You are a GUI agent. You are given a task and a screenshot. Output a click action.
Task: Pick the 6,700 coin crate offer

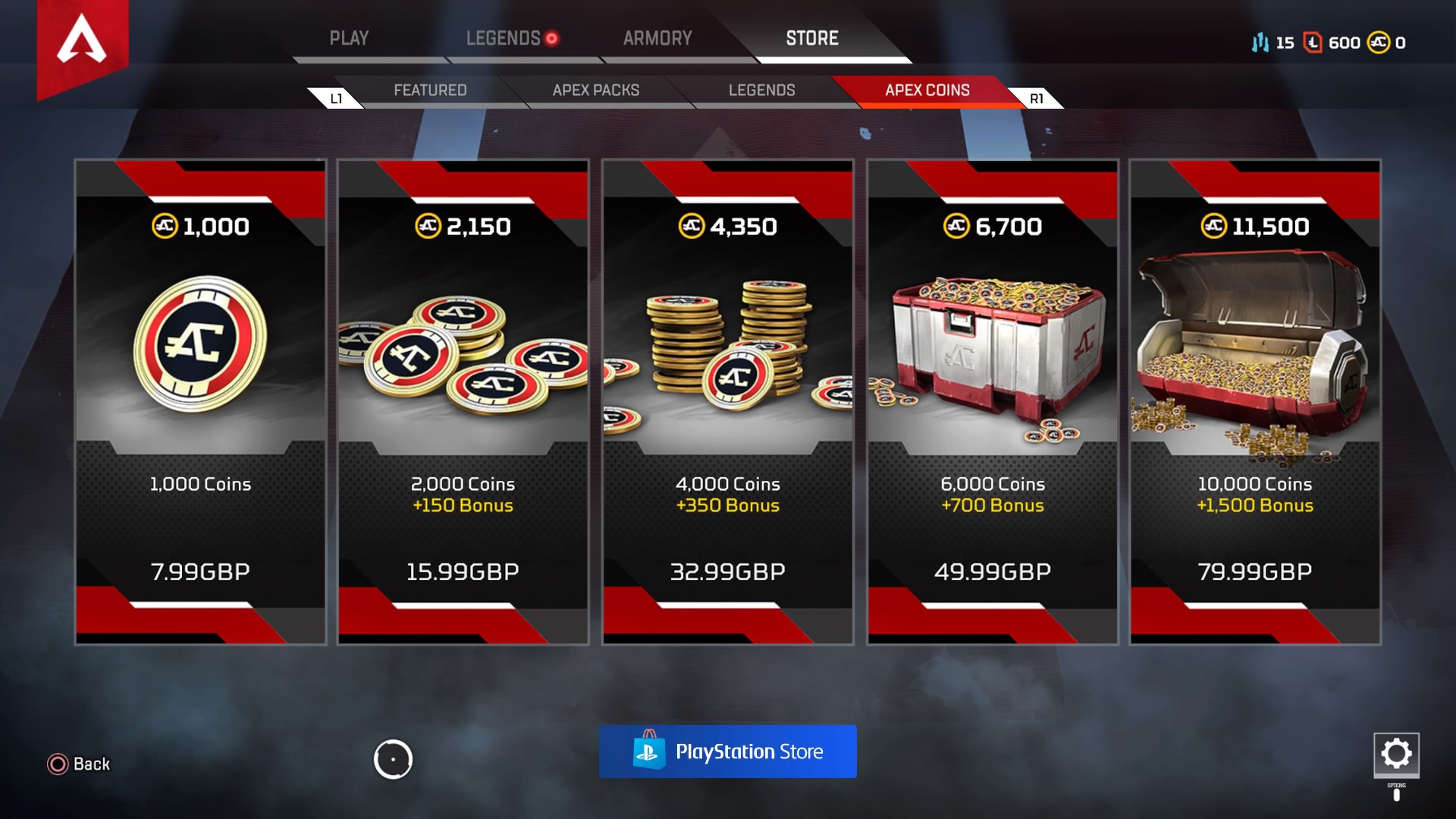coord(993,402)
